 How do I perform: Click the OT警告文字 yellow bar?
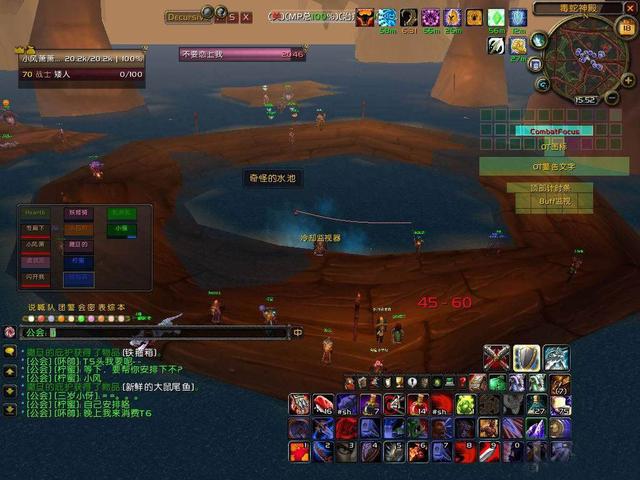[553, 166]
